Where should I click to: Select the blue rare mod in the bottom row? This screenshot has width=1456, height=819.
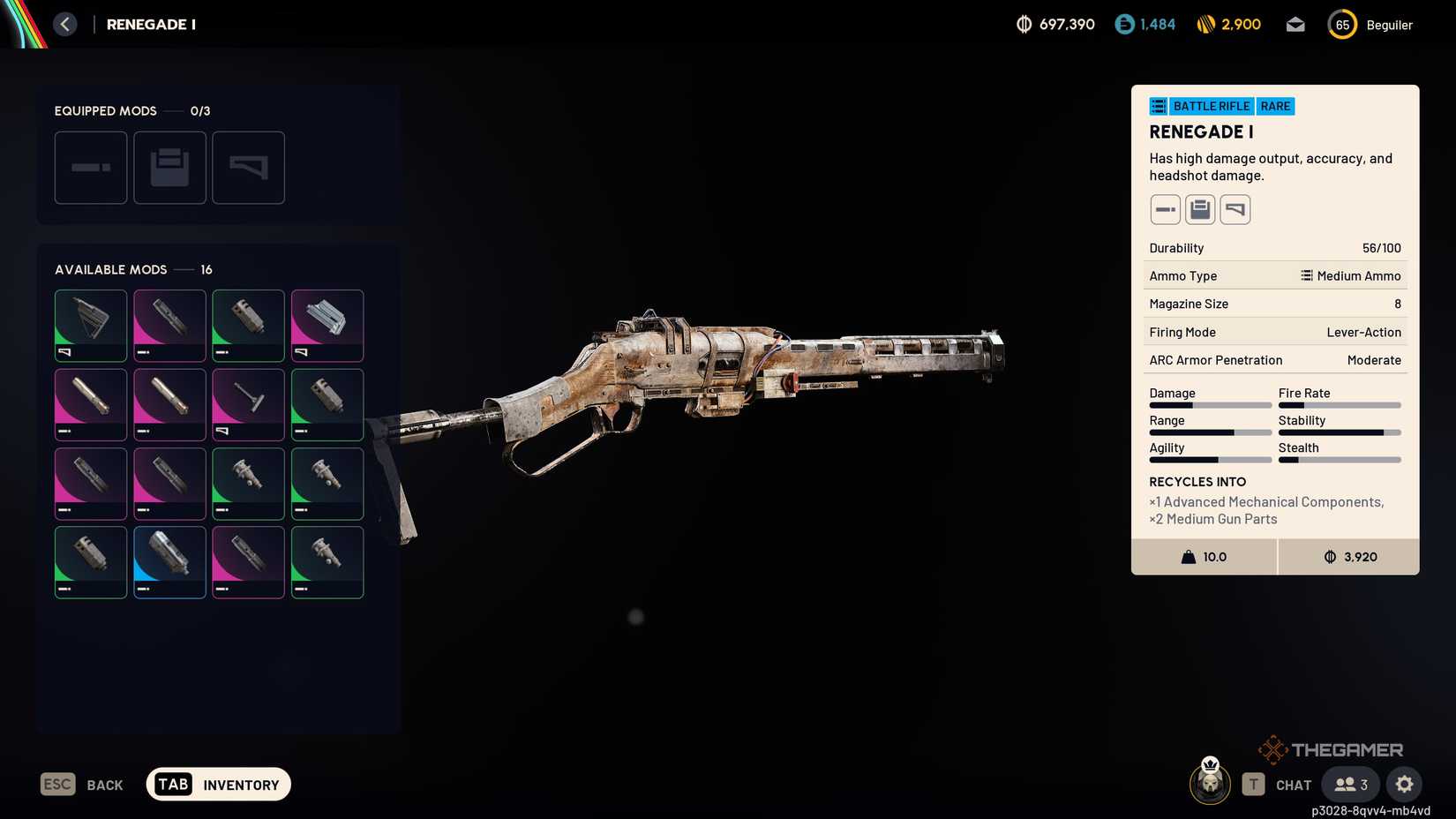point(169,561)
